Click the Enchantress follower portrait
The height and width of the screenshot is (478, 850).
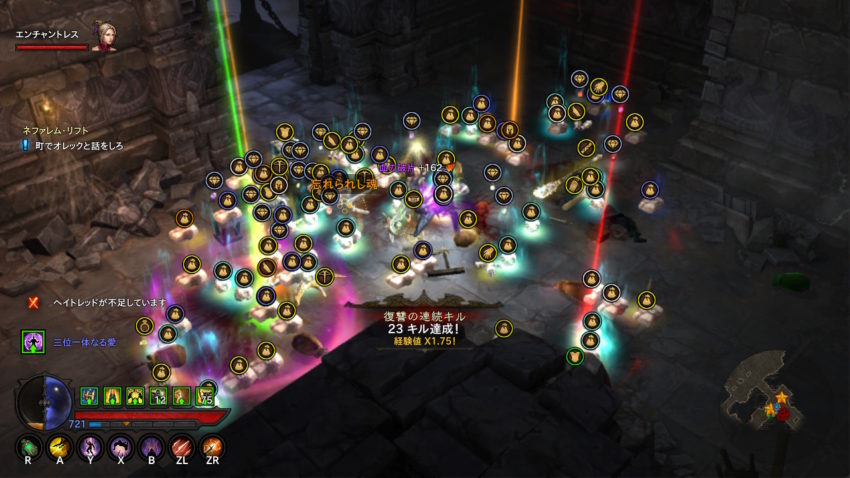[x=104, y=36]
